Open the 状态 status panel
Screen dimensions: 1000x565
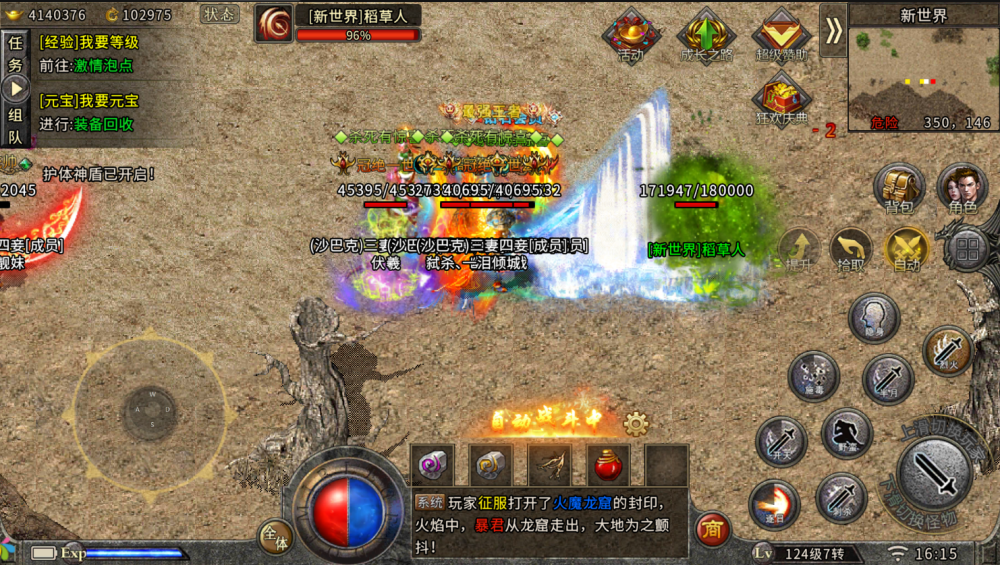(x=220, y=14)
